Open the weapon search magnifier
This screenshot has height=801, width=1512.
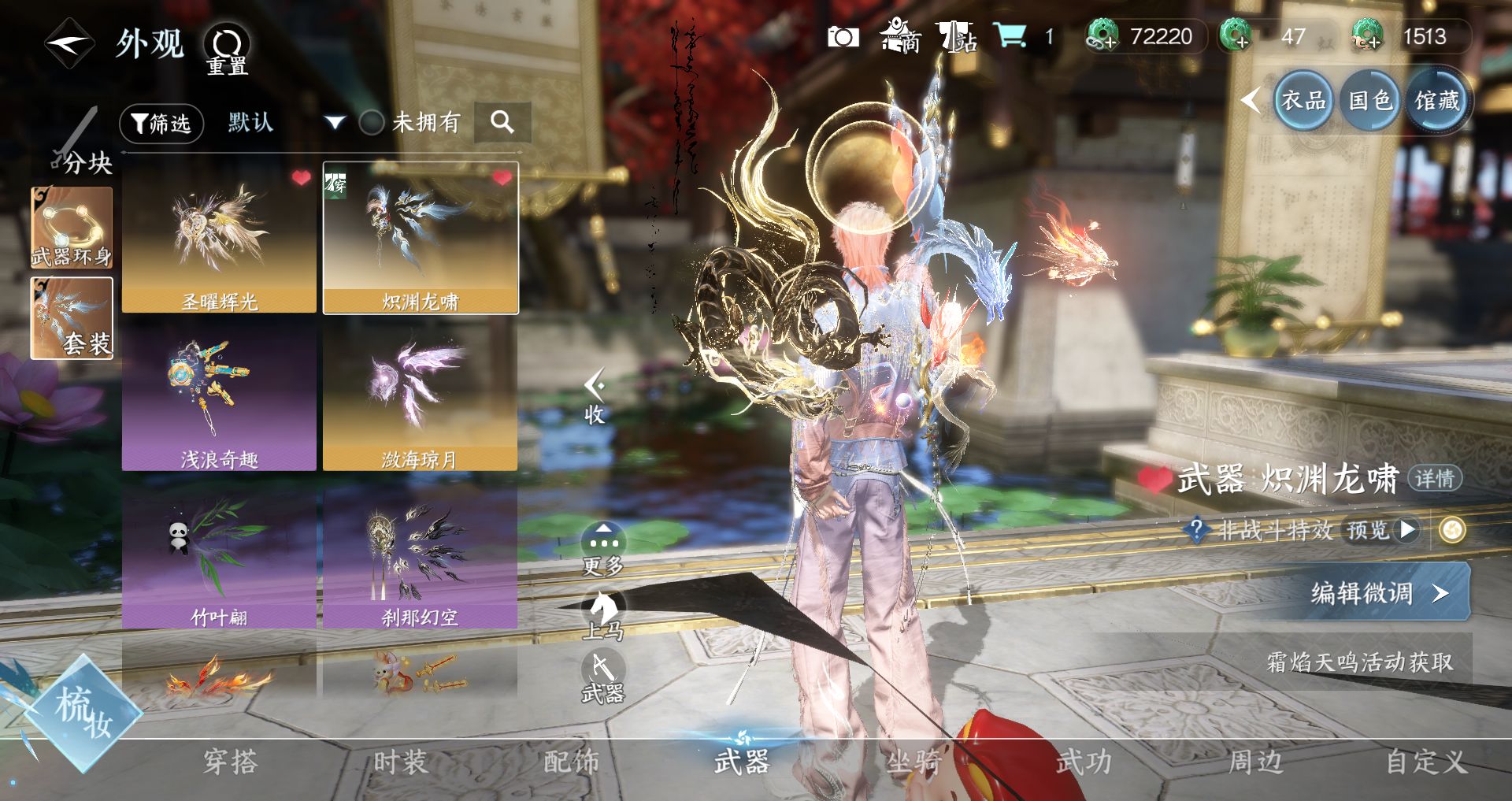tap(502, 122)
